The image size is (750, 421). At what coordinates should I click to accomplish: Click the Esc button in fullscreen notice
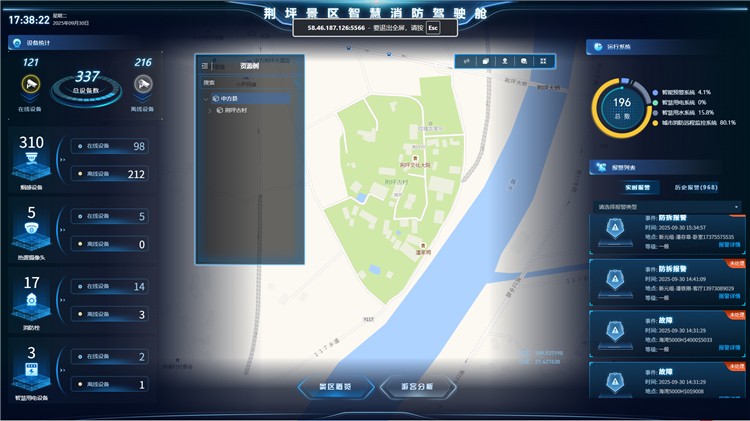(433, 28)
